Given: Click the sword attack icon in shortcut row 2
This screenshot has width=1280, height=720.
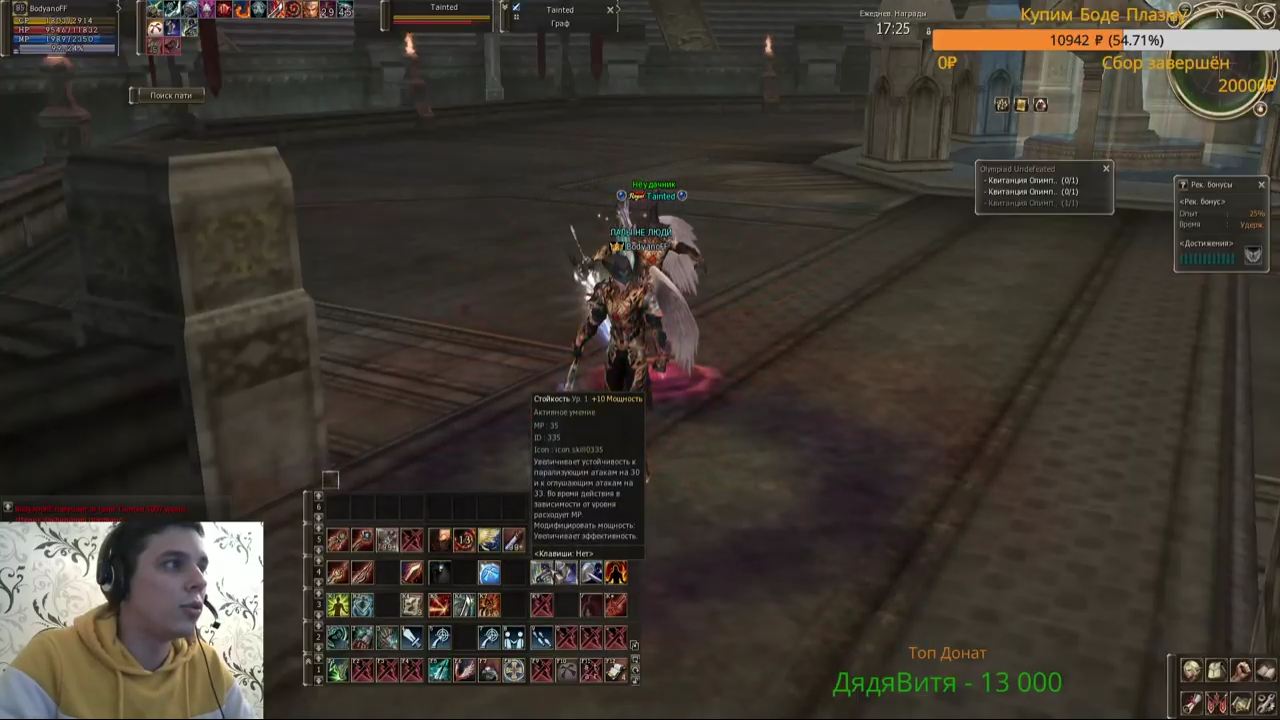Looking at the screenshot, I should click(x=412, y=637).
